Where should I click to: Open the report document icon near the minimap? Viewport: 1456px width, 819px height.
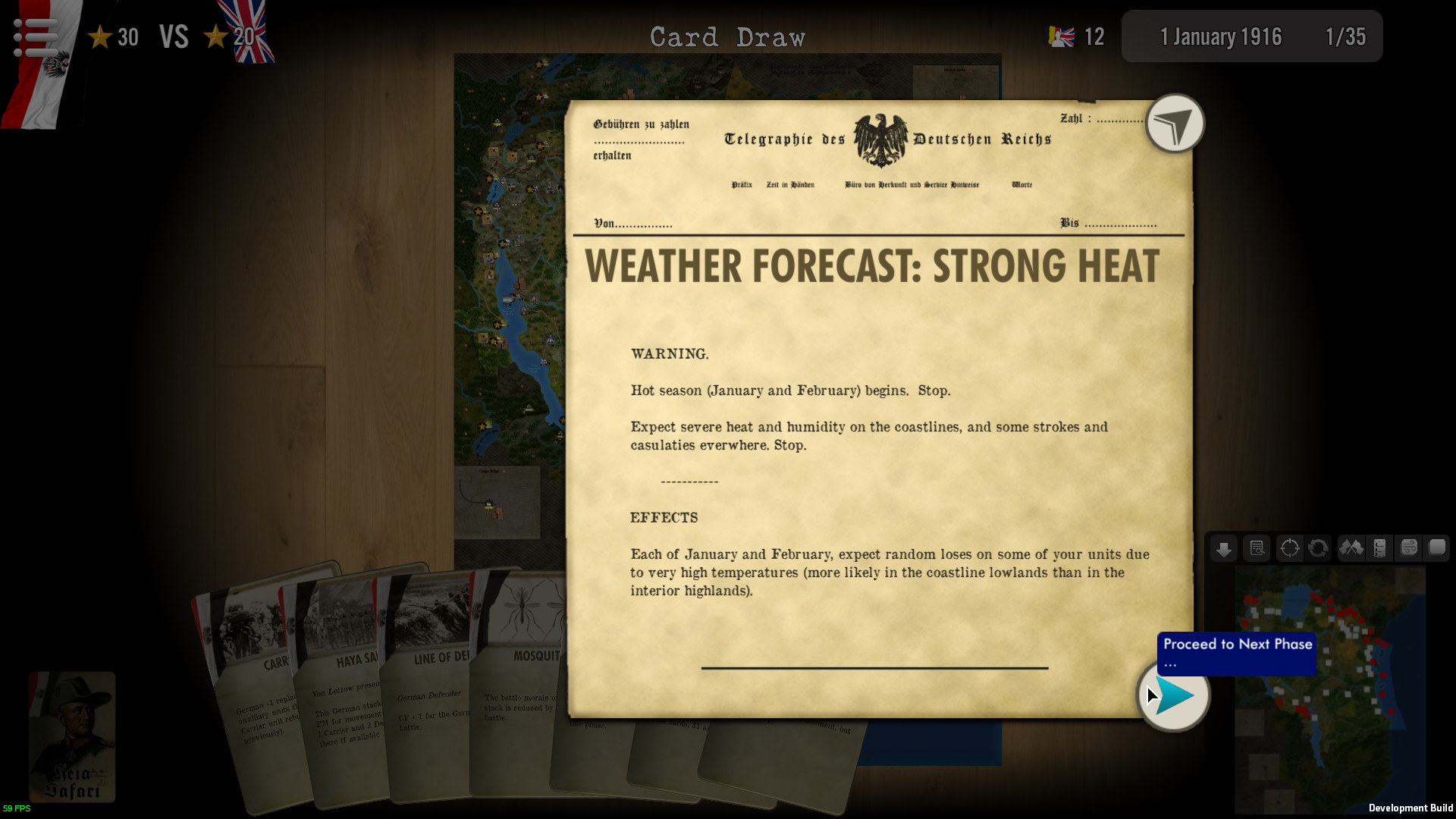[1256, 548]
